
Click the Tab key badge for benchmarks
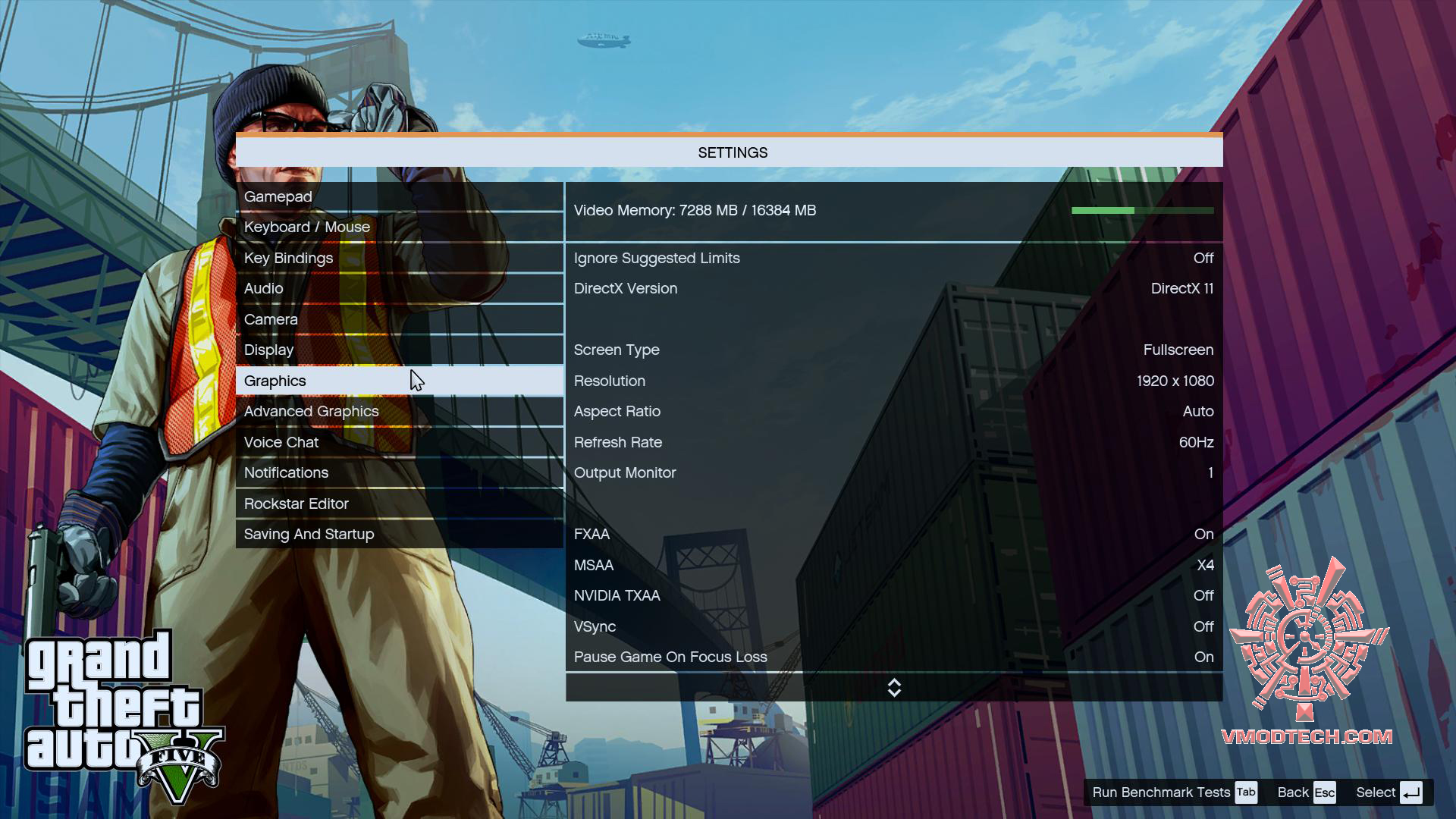pos(1246,792)
